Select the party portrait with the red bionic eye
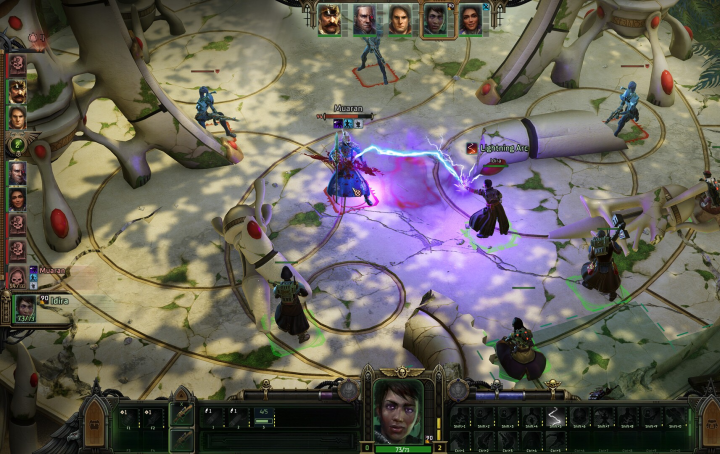 [x=365, y=20]
